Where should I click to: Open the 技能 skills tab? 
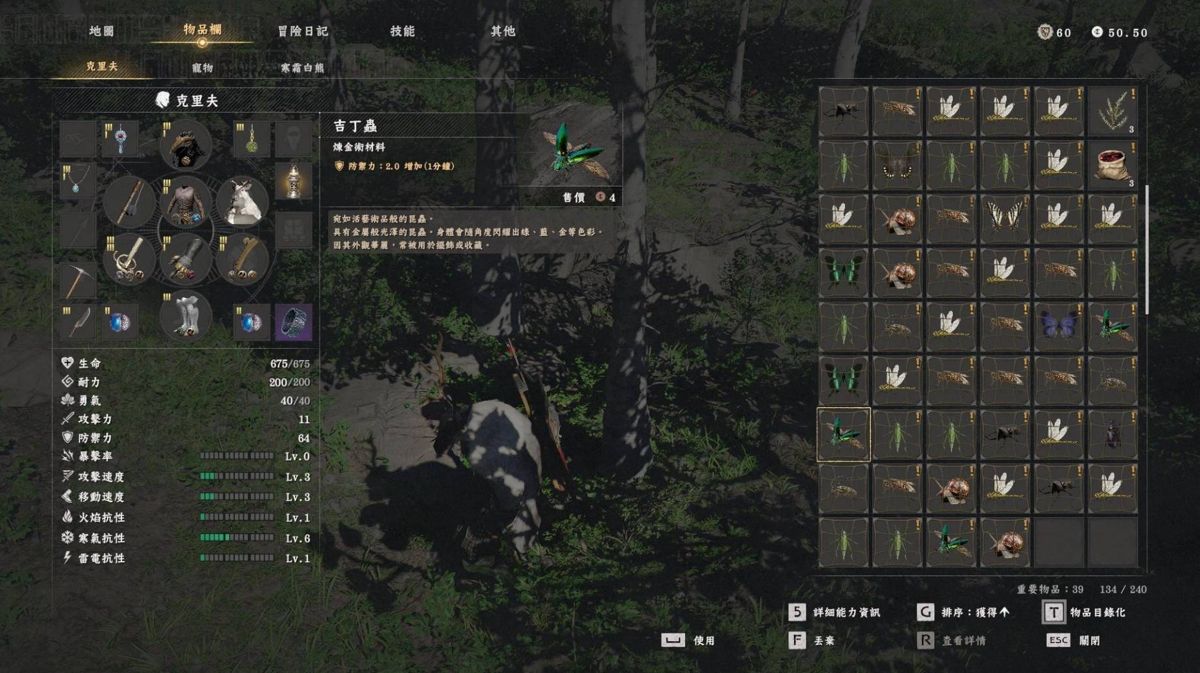(x=402, y=31)
